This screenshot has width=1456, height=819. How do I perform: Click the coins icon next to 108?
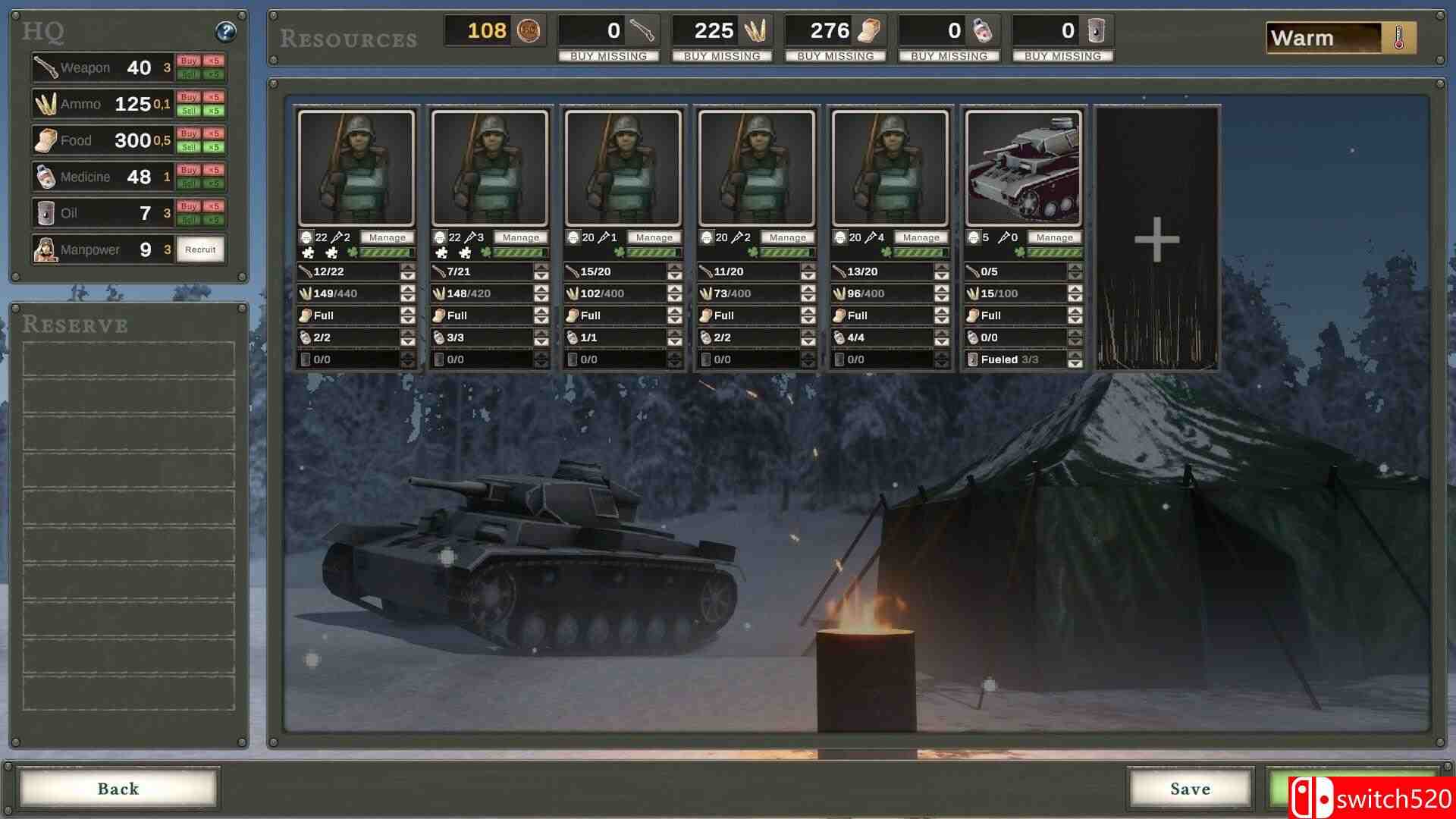(x=529, y=31)
